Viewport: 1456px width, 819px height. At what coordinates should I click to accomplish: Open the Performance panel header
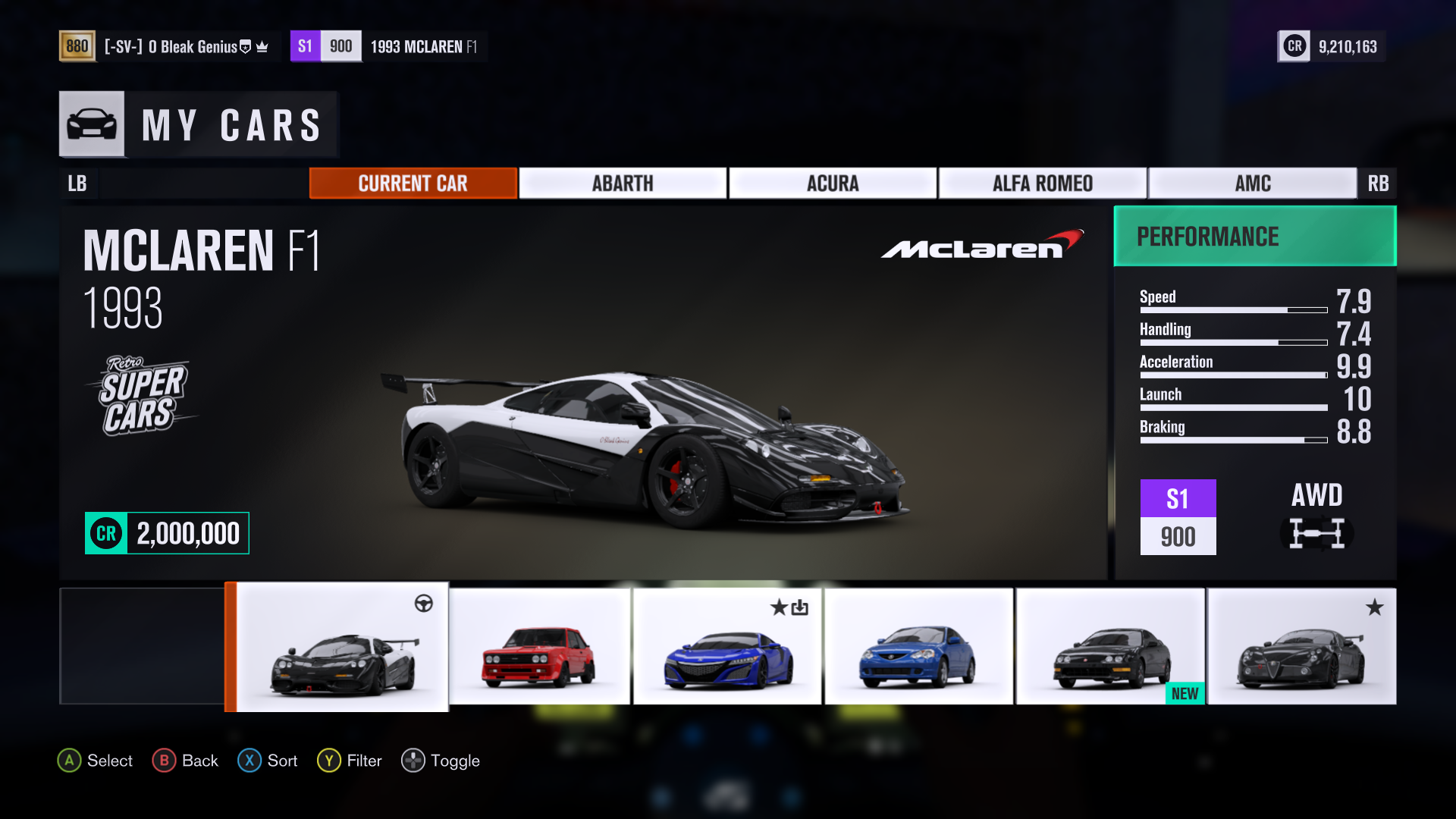tap(1254, 237)
